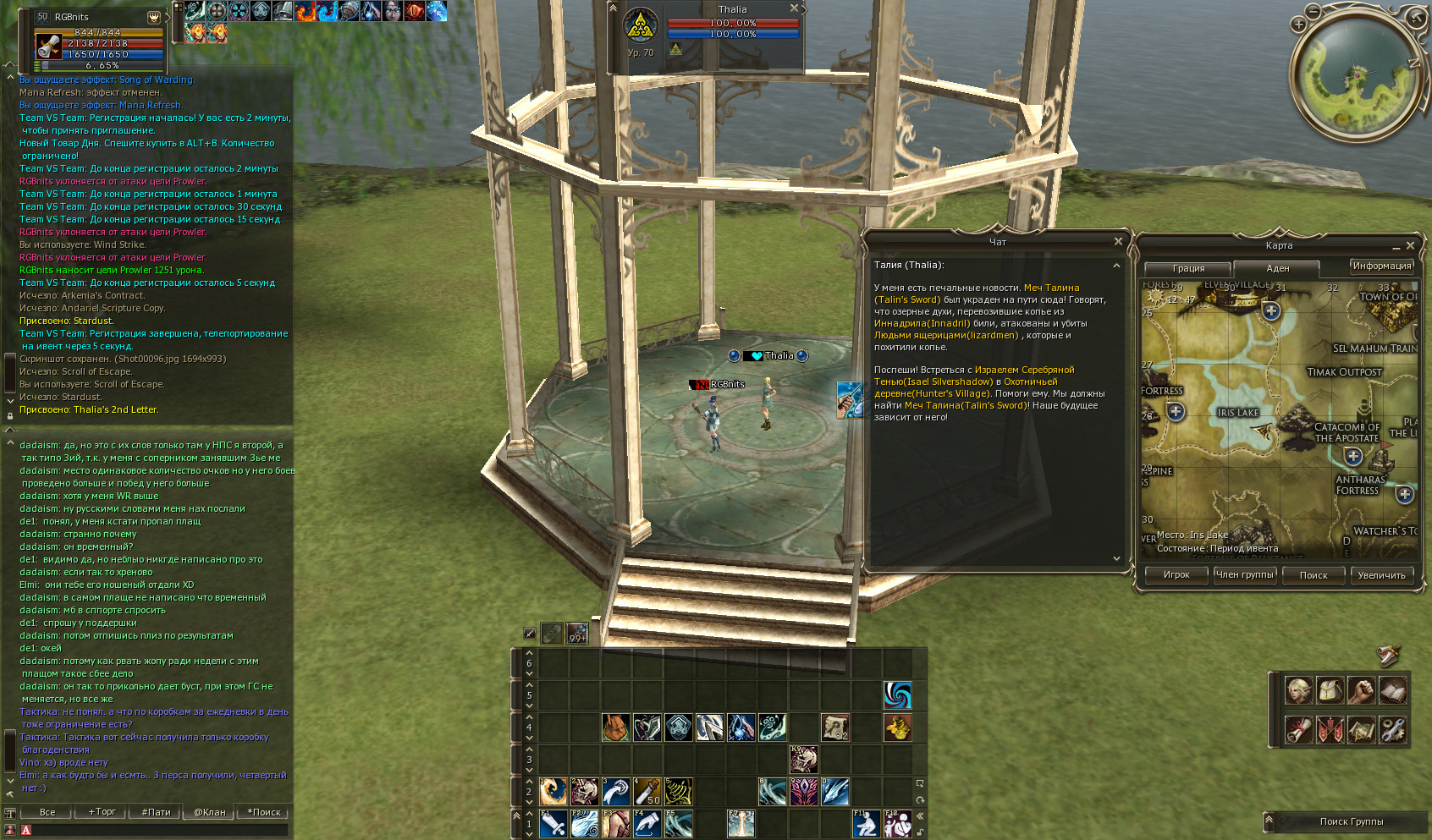
Task: Click the Talin's Sword link in Thalia's dialog
Action: [906, 298]
